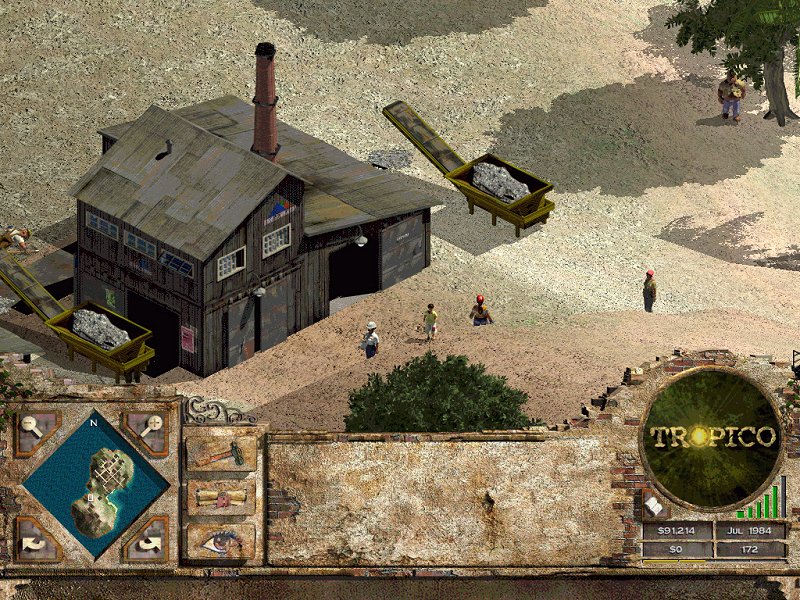The height and width of the screenshot is (600, 800).
Task: Rotate the view with the right arrow button
Action: tap(150, 541)
